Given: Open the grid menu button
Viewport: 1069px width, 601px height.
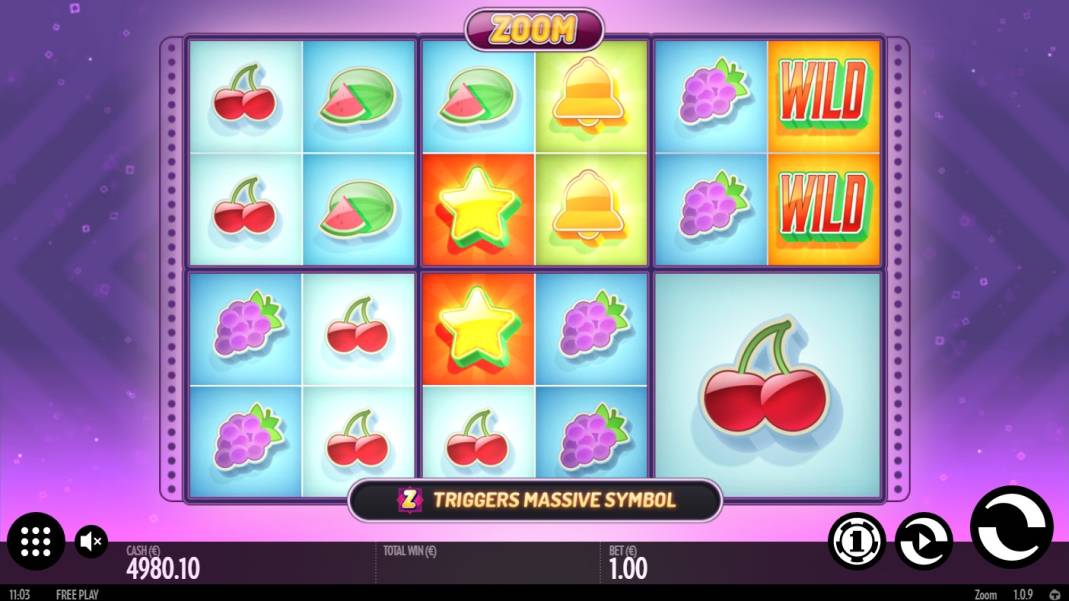Looking at the screenshot, I should pyautogui.click(x=36, y=542).
